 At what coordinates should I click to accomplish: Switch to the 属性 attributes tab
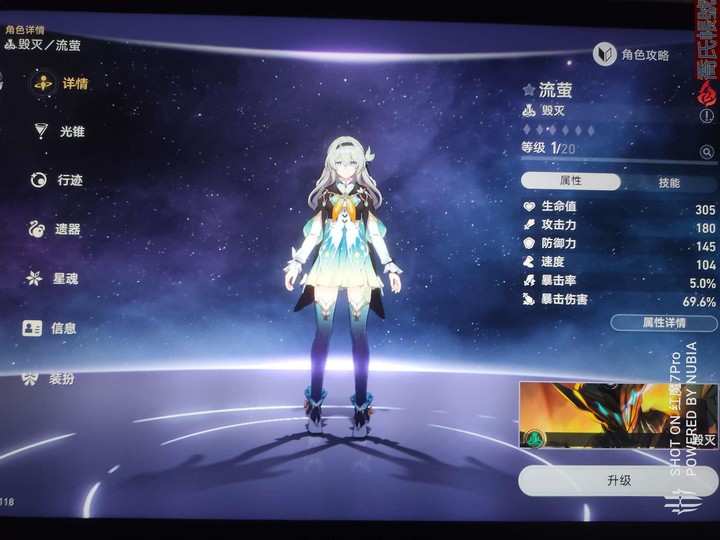pos(571,182)
